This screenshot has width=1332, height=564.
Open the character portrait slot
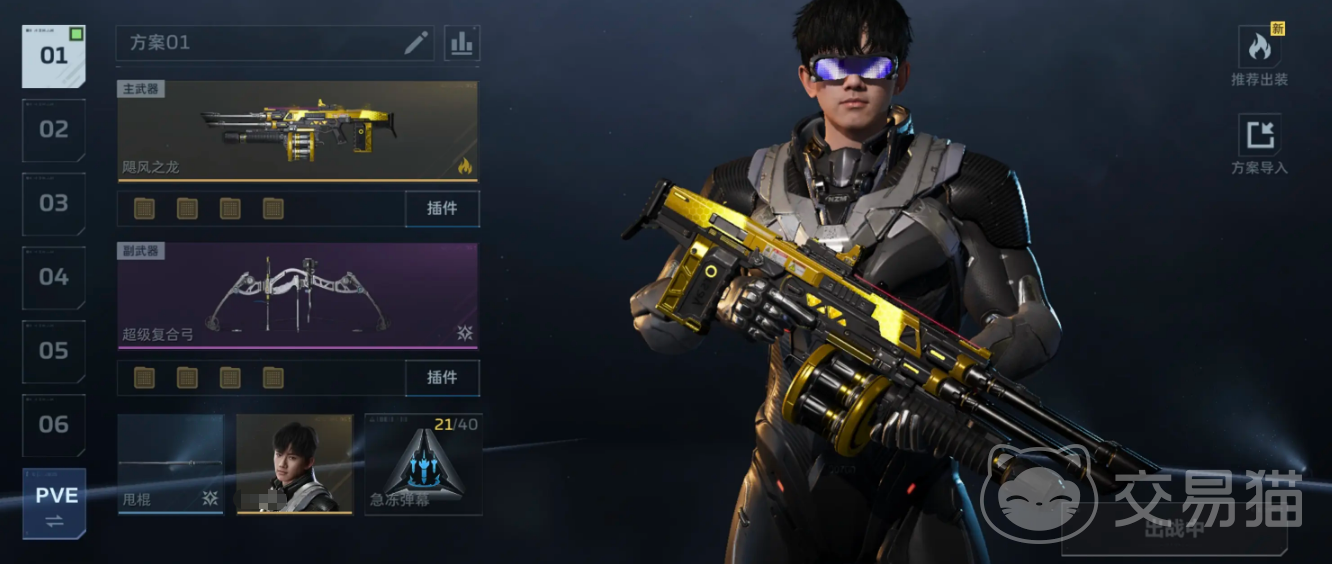(294, 464)
